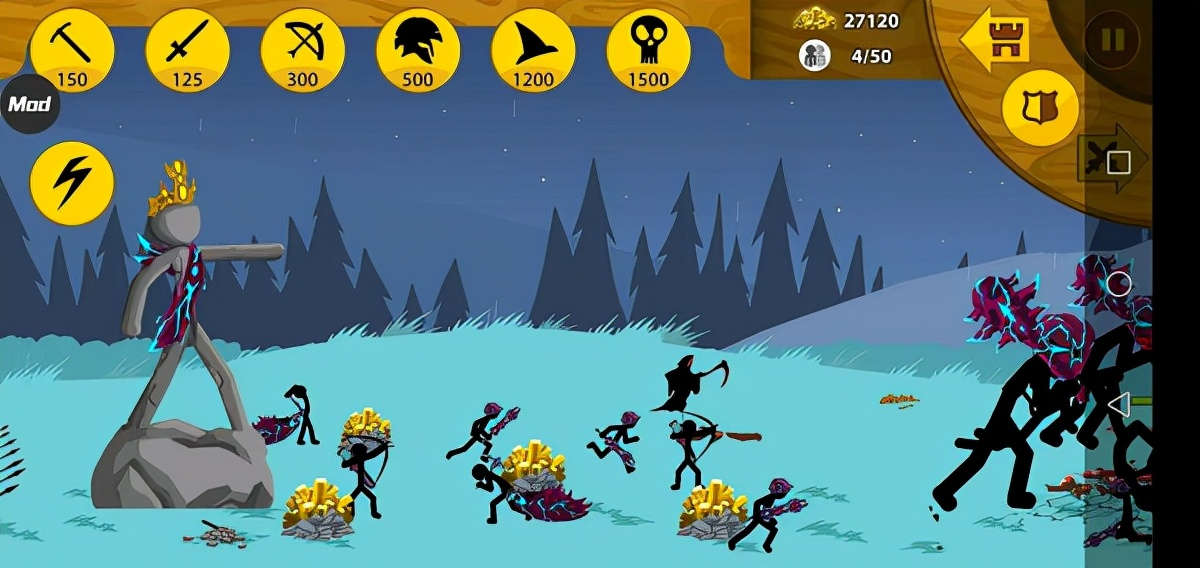Purchase the skull giant unit for 1500

coord(648,50)
